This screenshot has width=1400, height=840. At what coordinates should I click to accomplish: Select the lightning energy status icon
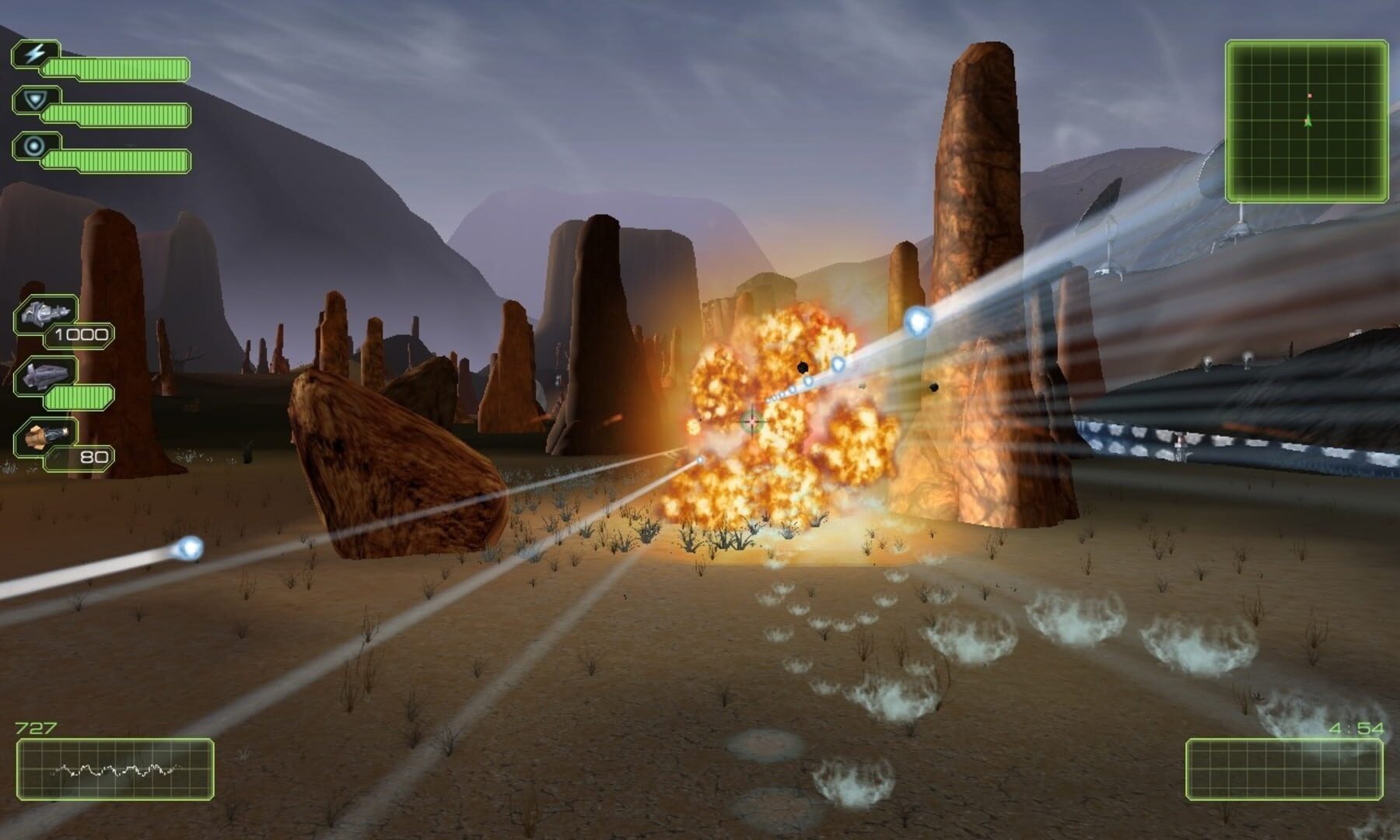tap(33, 51)
